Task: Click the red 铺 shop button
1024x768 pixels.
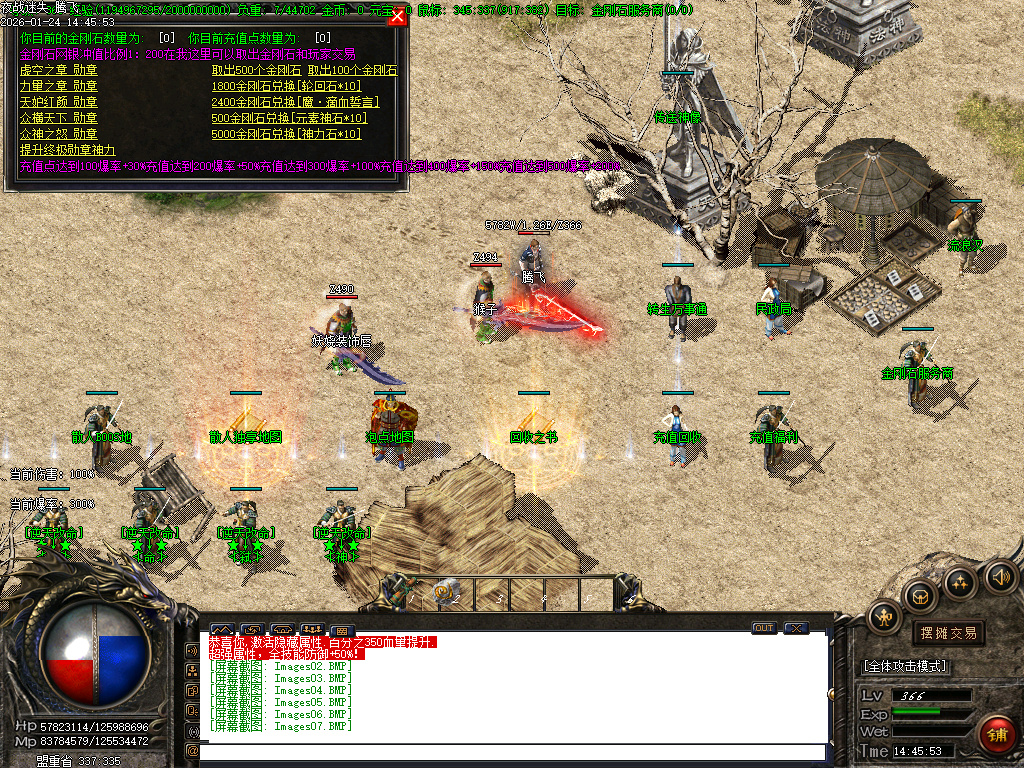Action: [996, 734]
